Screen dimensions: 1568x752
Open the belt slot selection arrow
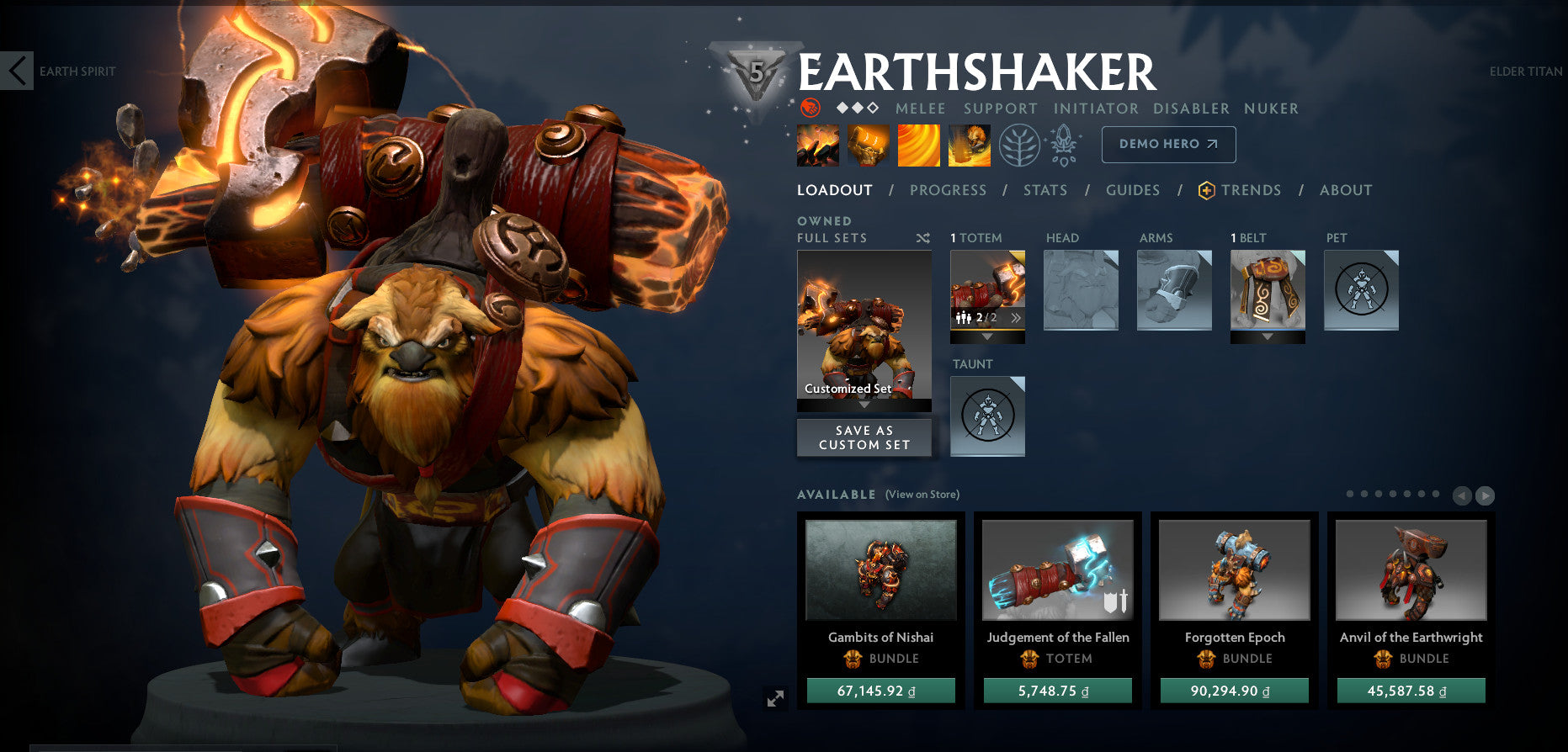[1267, 336]
